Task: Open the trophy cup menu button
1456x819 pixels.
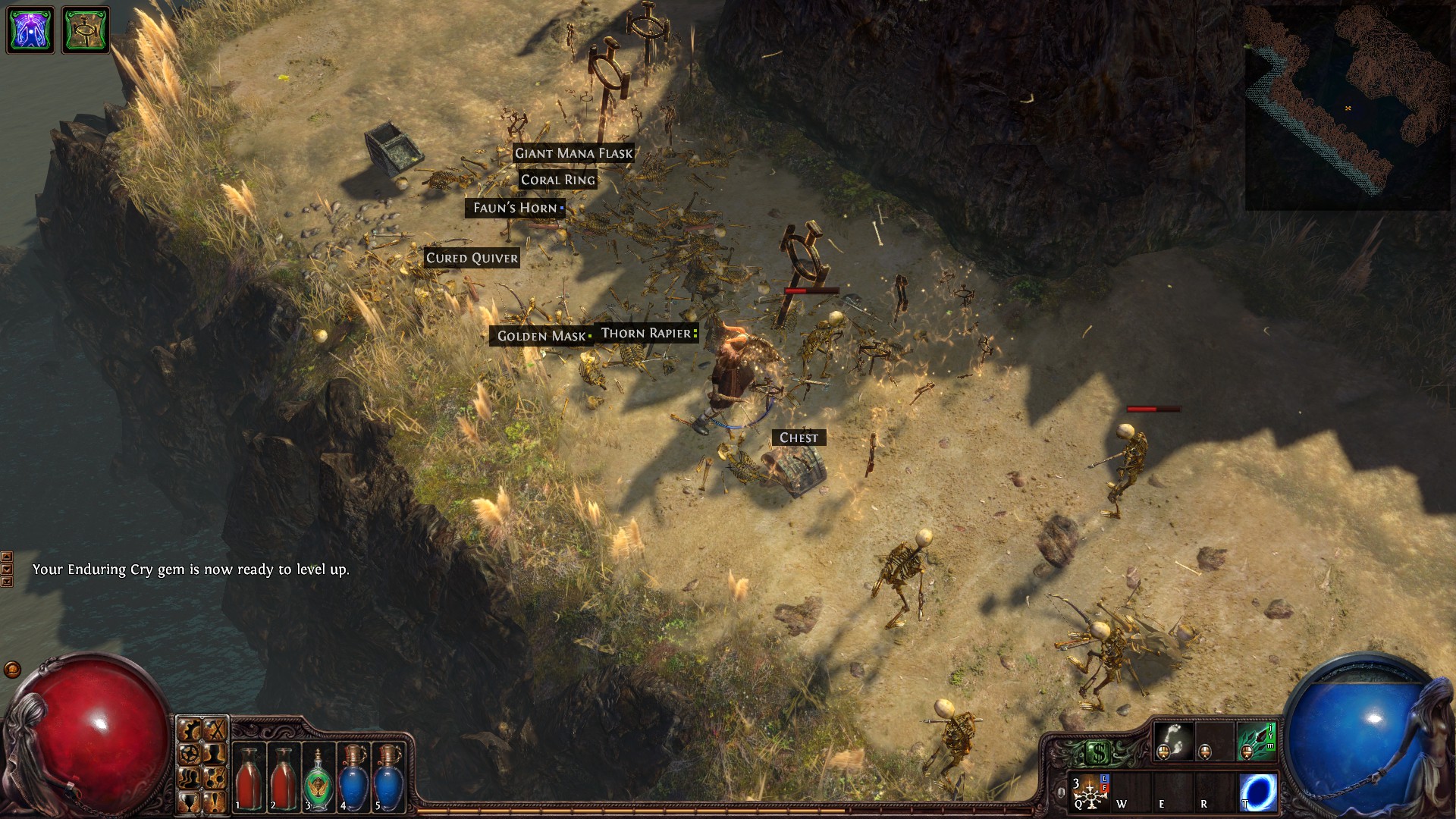Action: tap(189, 801)
